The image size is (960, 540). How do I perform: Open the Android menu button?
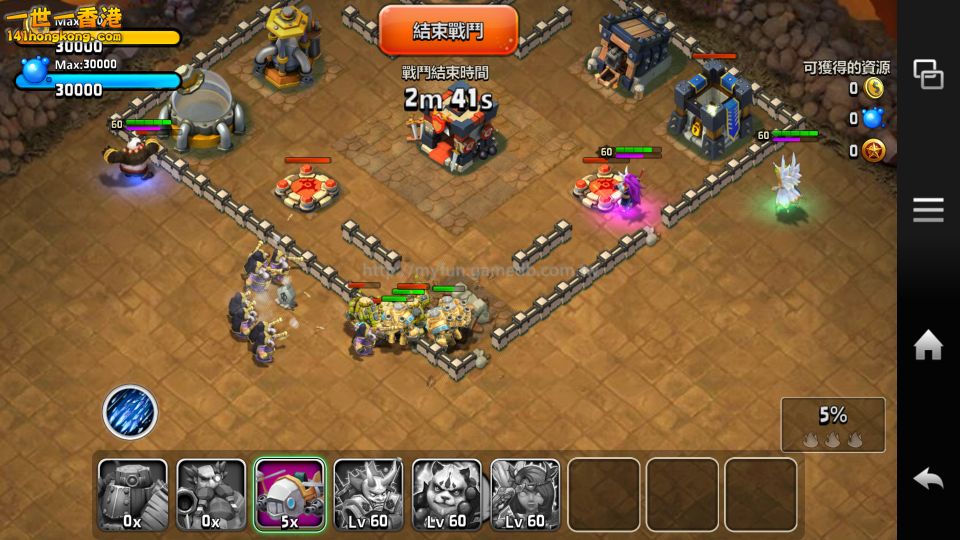[x=928, y=209]
